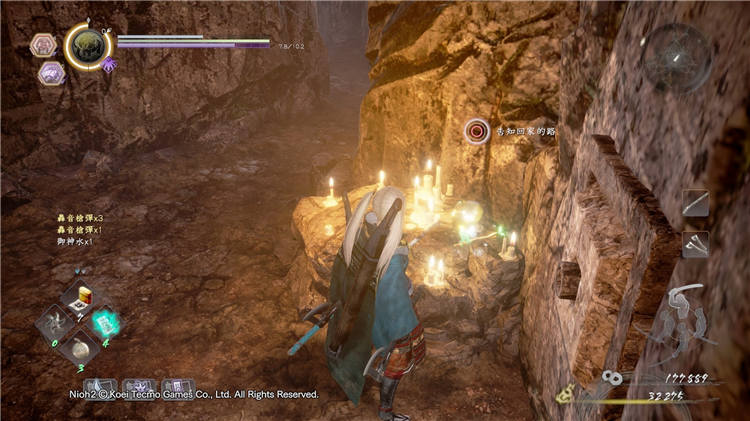Select the lower melee weapon slot
The image size is (750, 421).
click(x=695, y=242)
